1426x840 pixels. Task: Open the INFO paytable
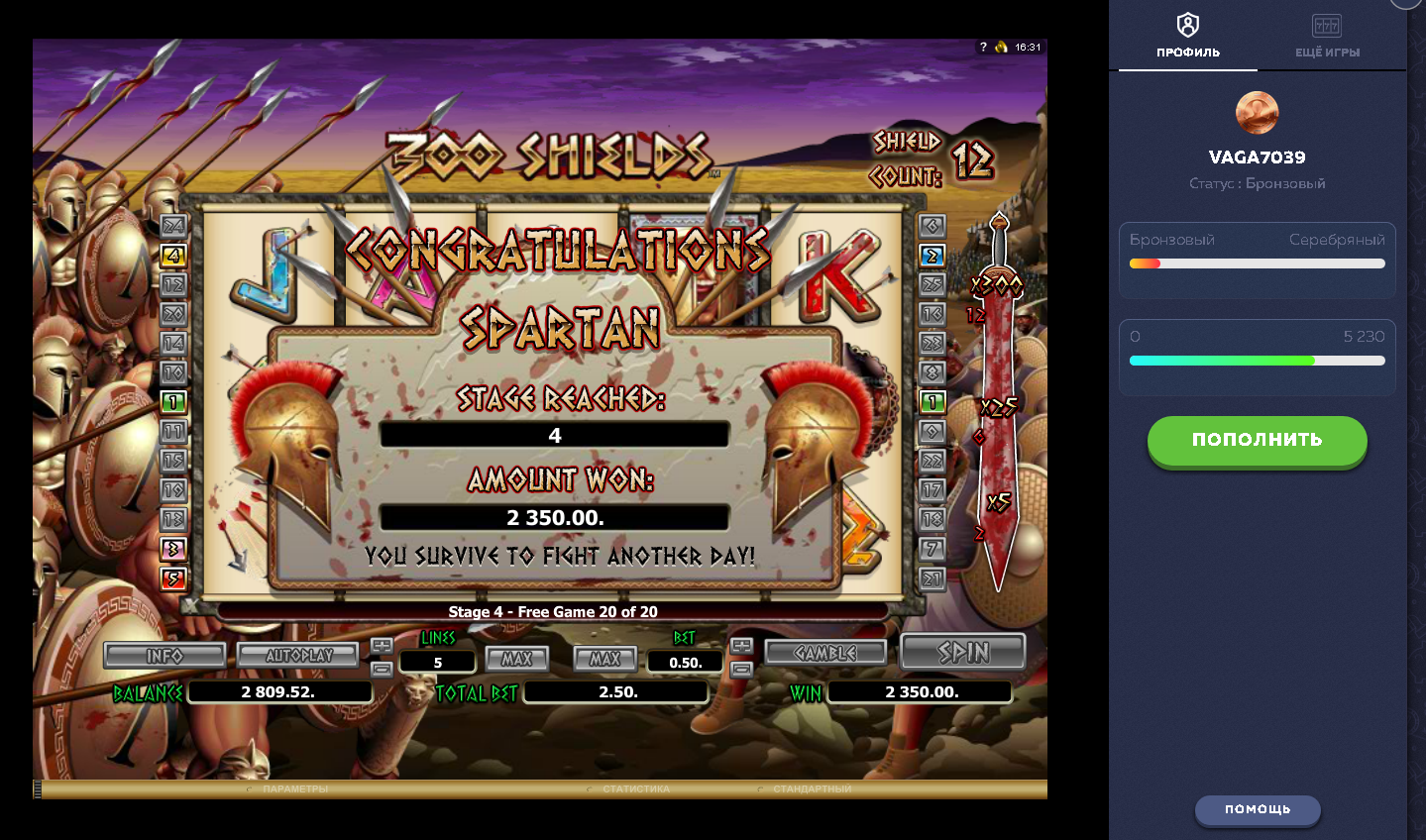[165, 654]
